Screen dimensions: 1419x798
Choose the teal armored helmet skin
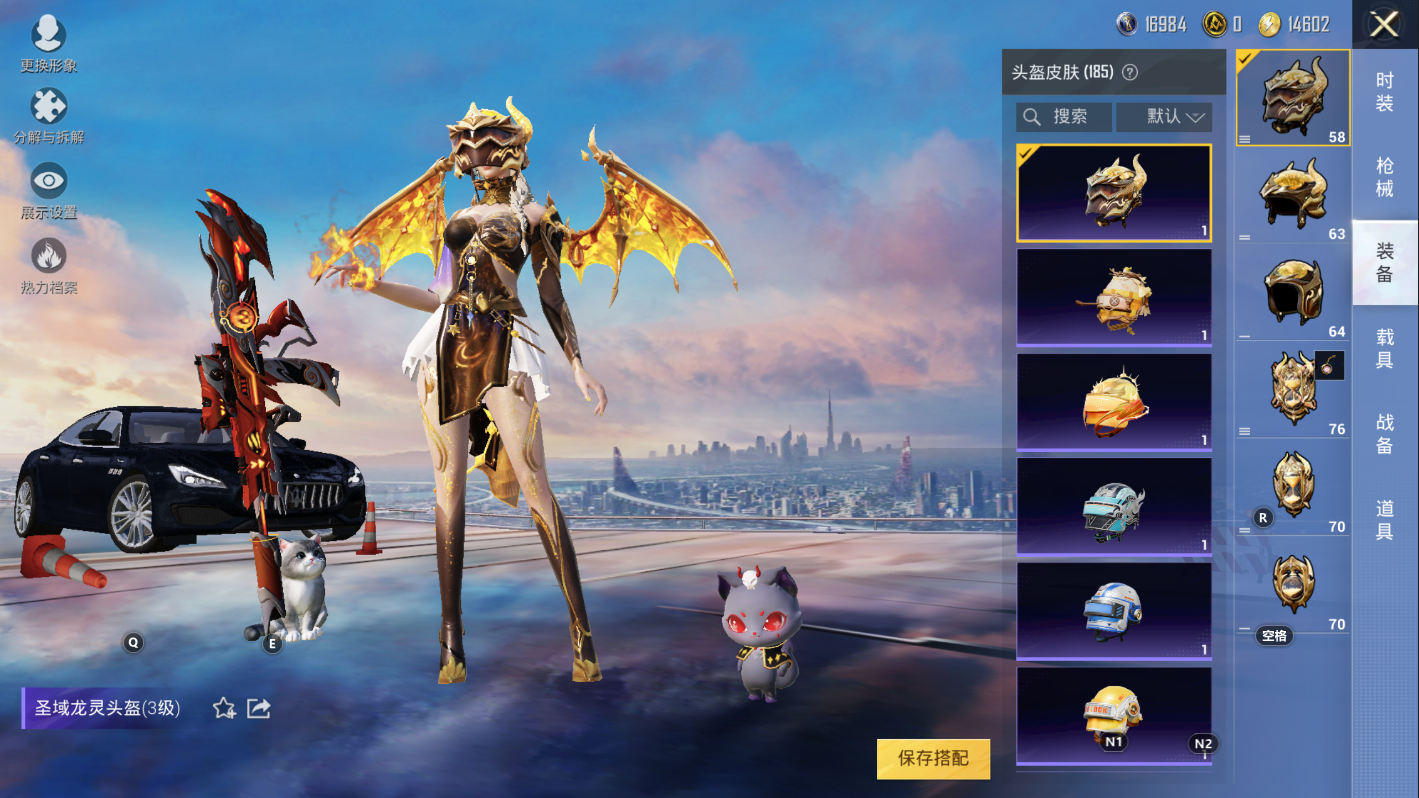1113,506
